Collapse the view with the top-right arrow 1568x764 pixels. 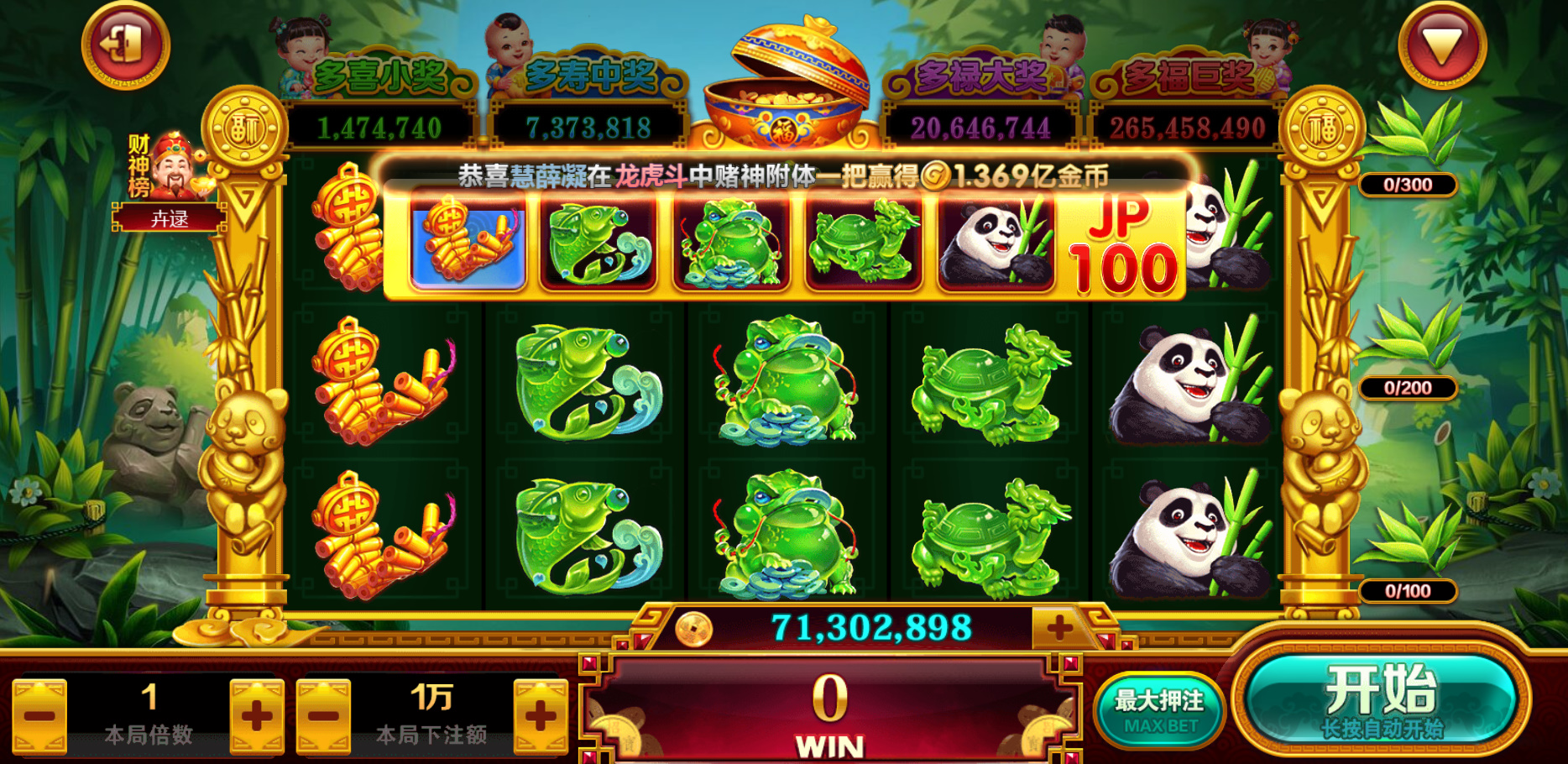[x=1442, y=44]
